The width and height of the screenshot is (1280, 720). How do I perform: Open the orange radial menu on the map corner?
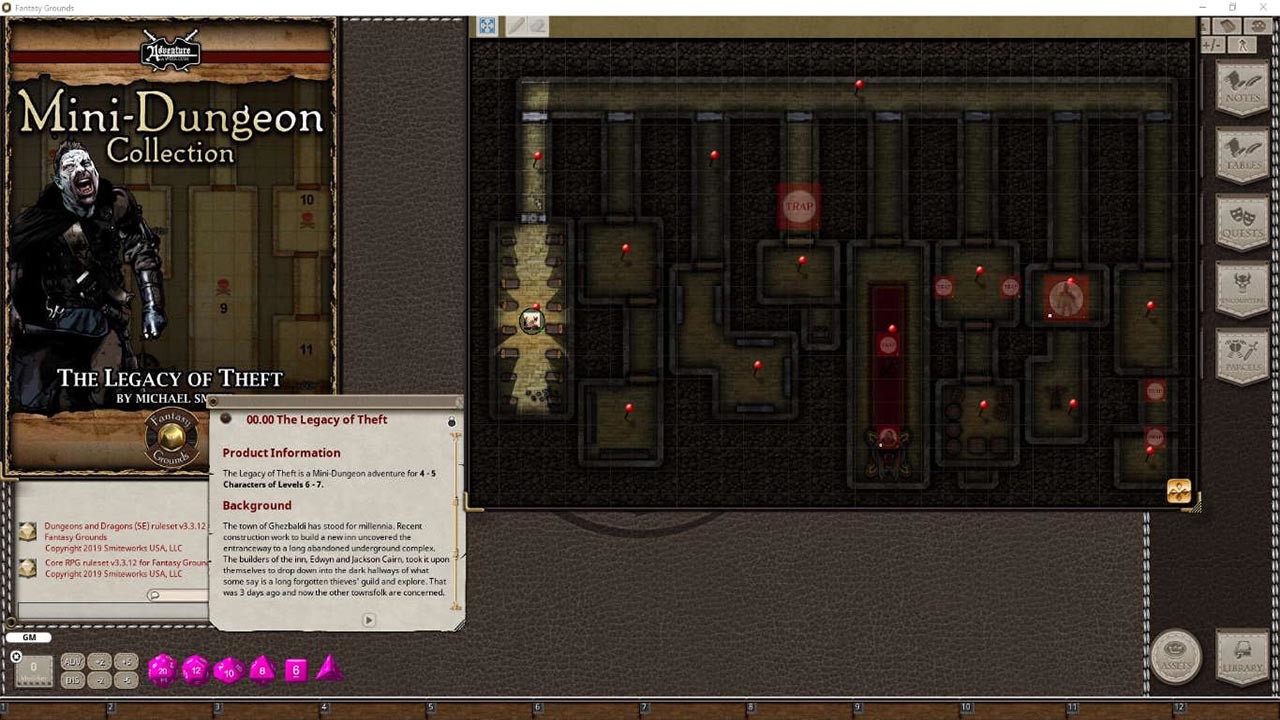pos(1179,490)
